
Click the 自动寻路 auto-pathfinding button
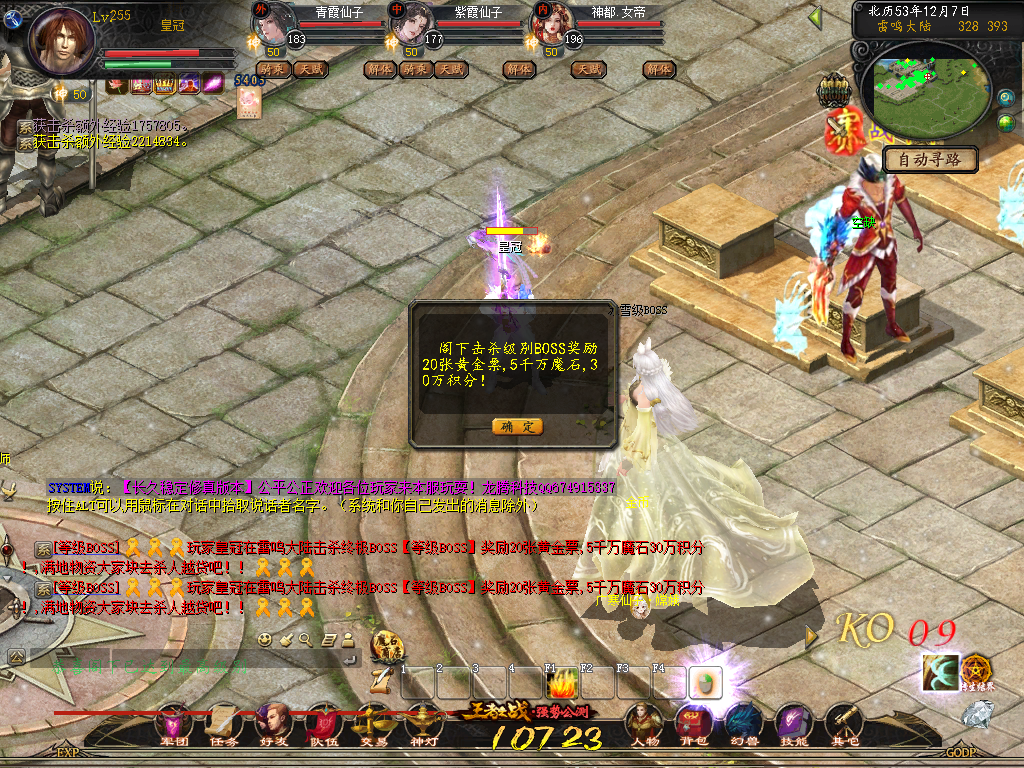pyautogui.click(x=930, y=159)
